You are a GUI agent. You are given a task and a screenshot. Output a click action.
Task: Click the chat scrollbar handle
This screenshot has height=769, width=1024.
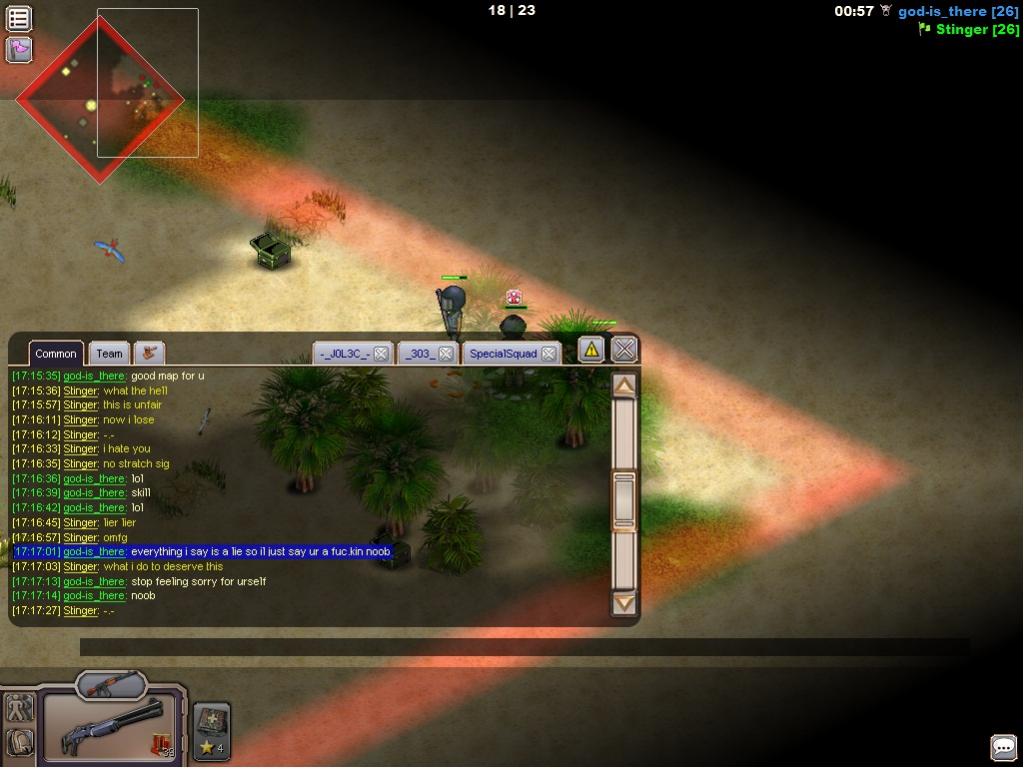pos(624,500)
